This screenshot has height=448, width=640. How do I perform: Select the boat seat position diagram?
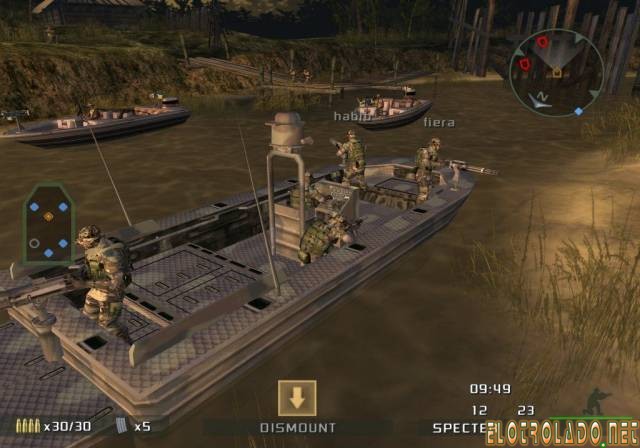pos(49,223)
